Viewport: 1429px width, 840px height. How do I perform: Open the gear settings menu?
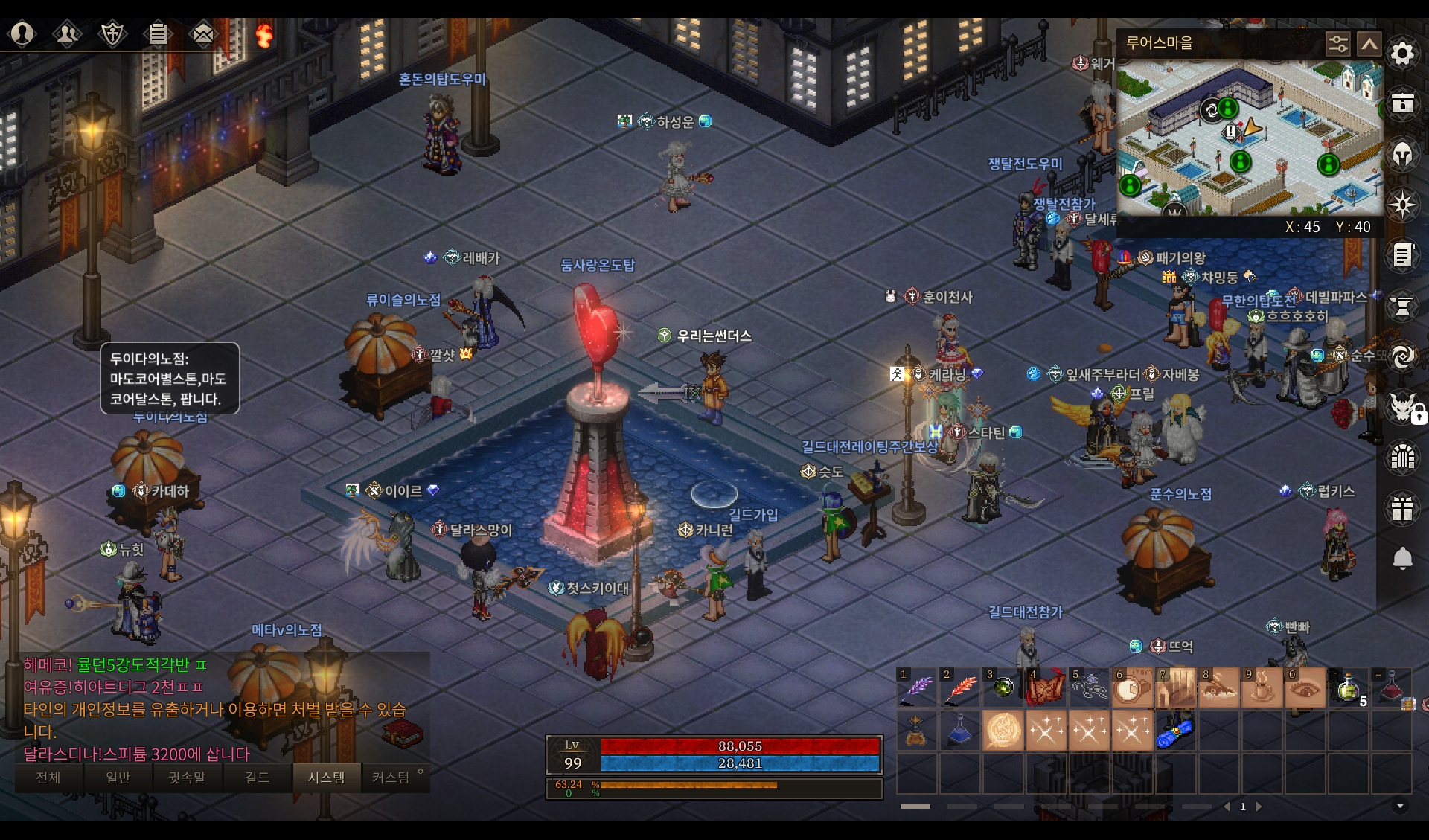1402,54
